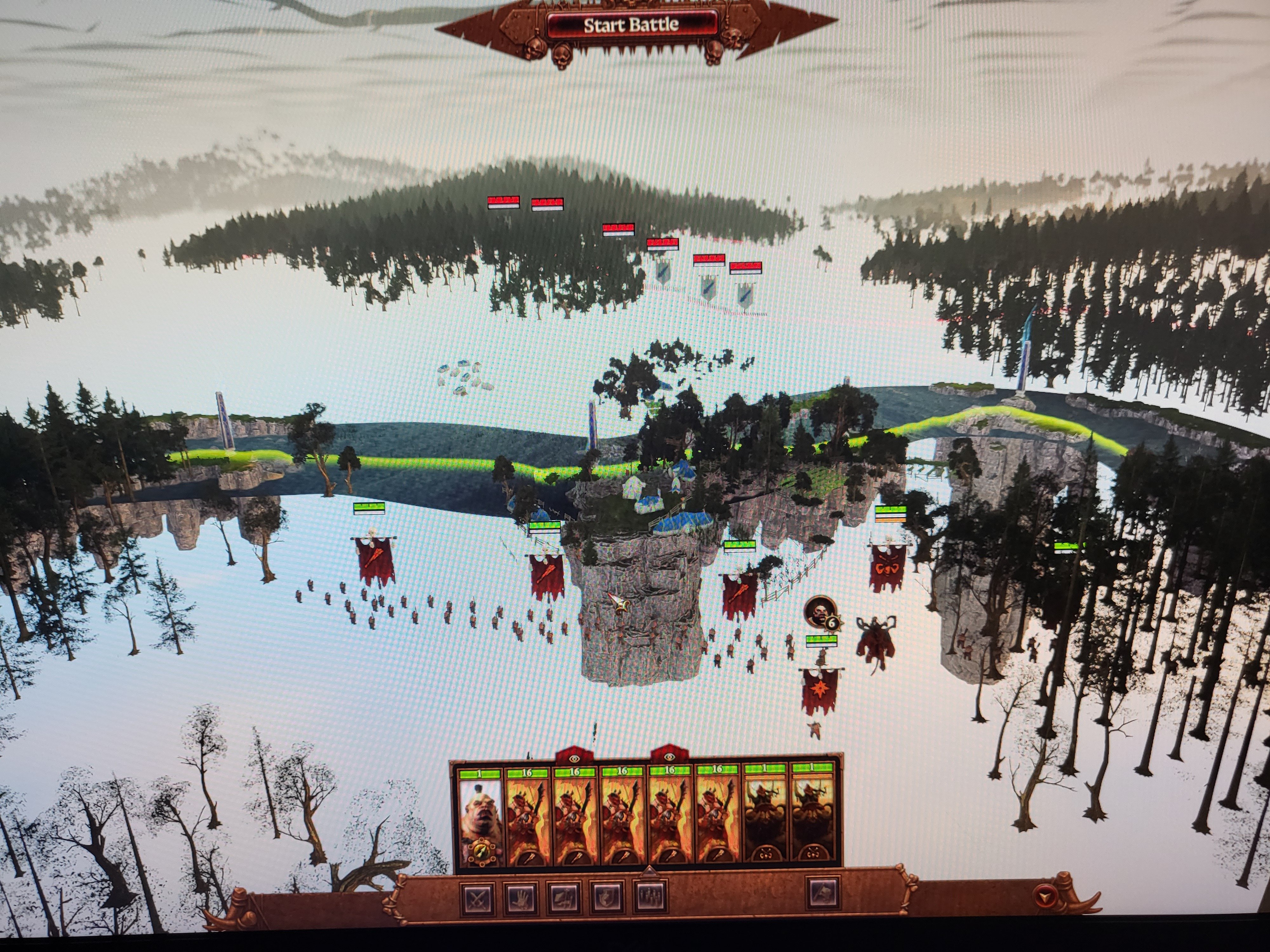Select the lord portrait marked level 6
The height and width of the screenshot is (952, 1270).
click(x=819, y=612)
